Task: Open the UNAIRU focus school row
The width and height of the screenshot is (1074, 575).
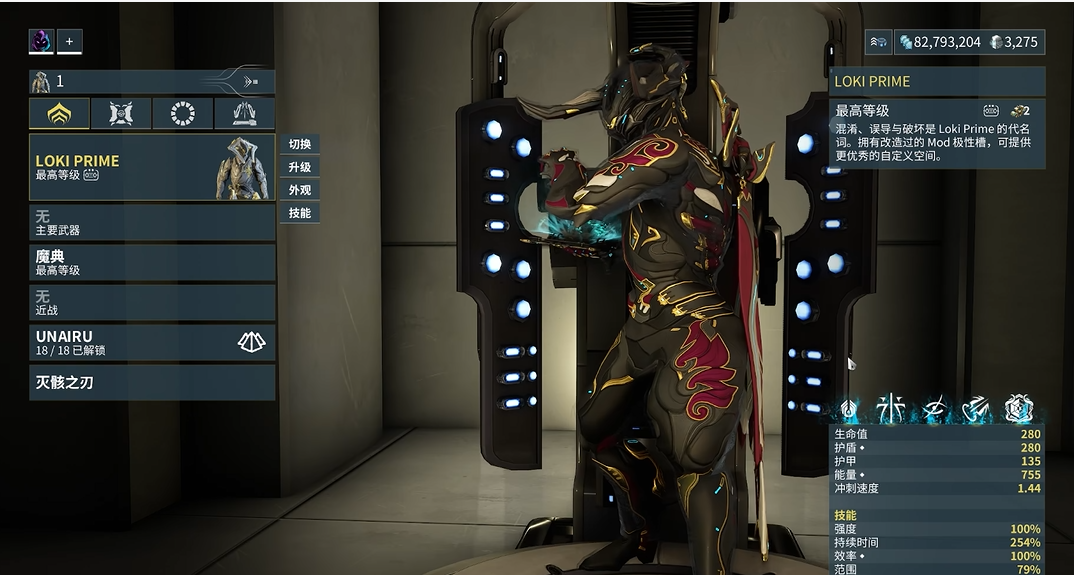Action: click(x=151, y=342)
